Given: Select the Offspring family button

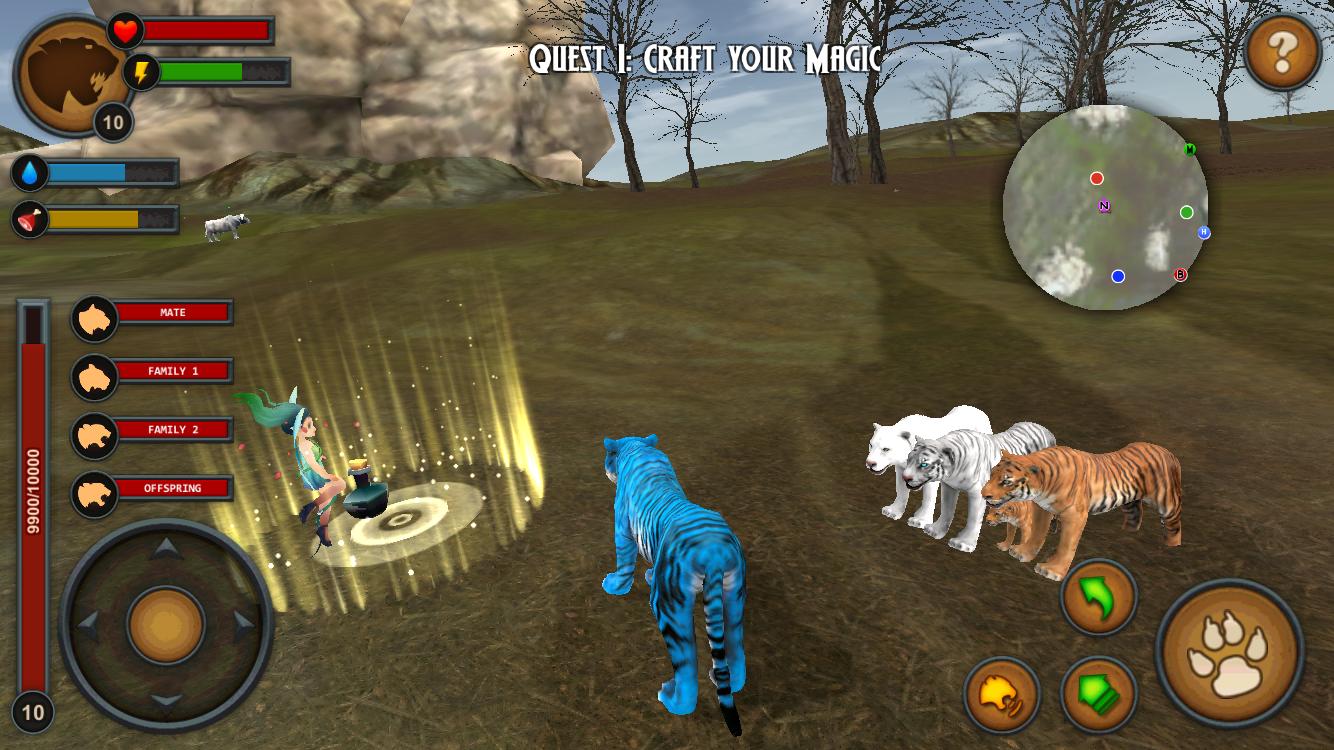Looking at the screenshot, I should coord(153,489).
